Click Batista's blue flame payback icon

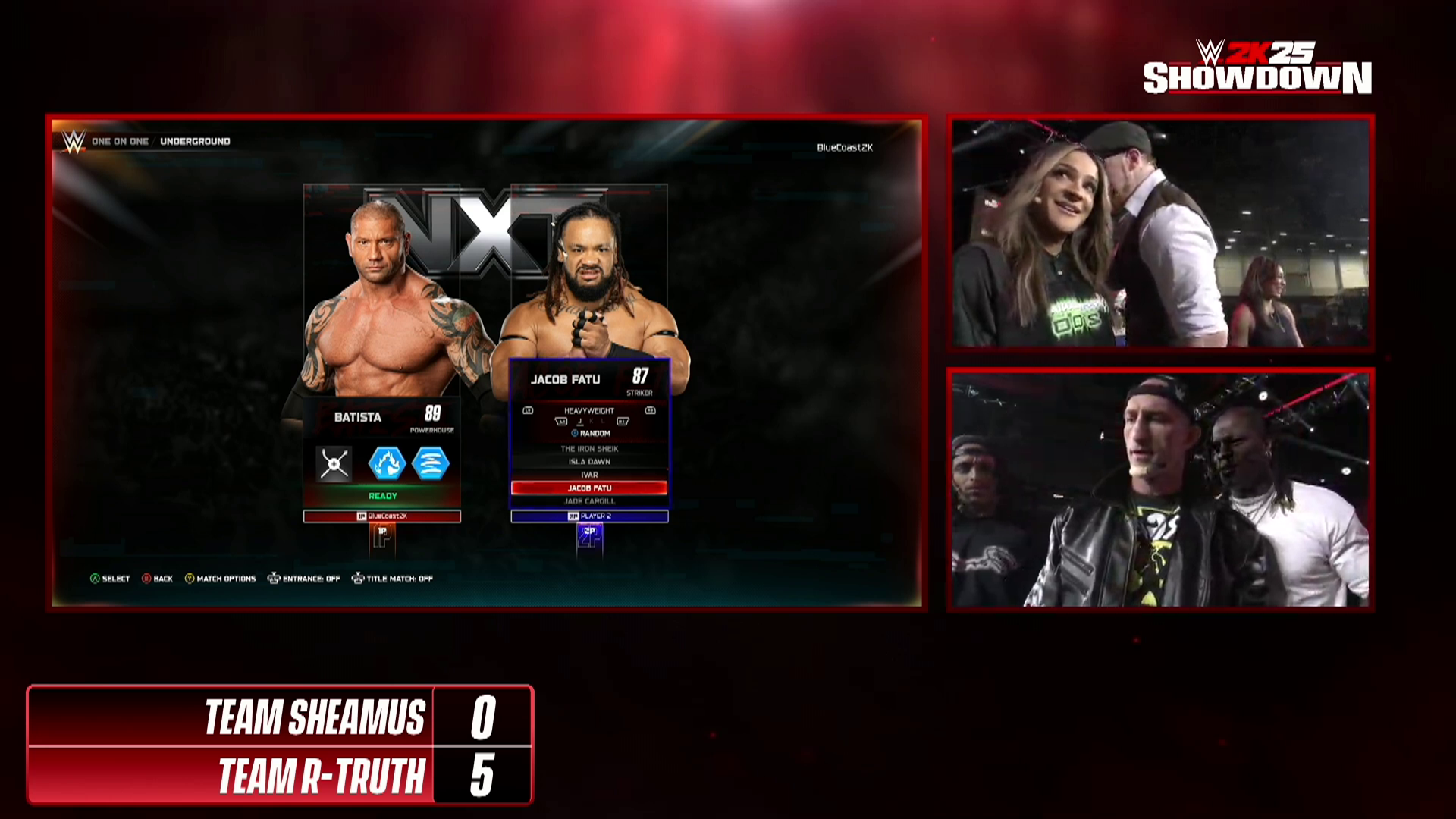(x=387, y=464)
